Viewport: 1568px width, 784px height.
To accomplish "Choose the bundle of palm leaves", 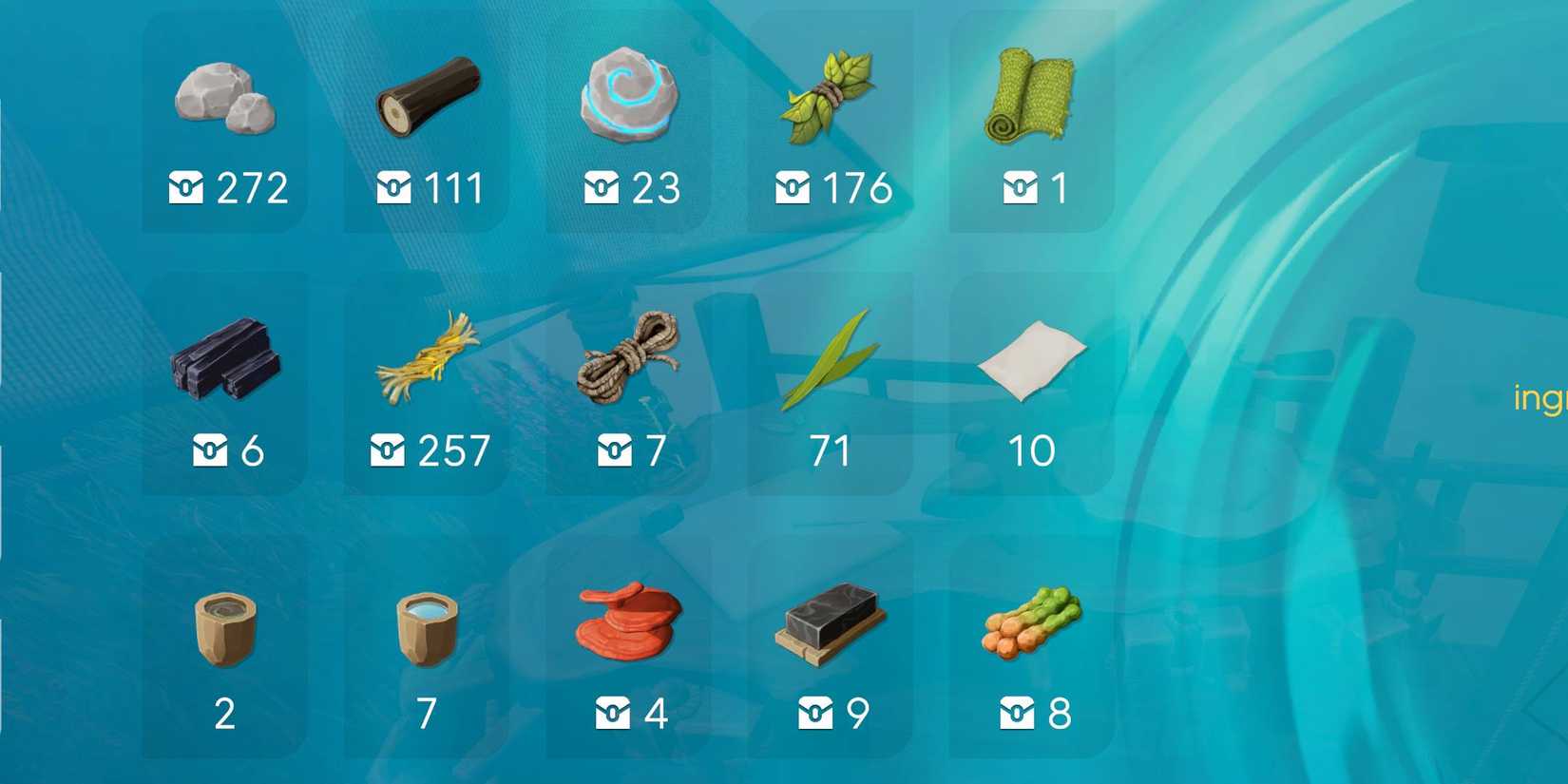I will [x=830, y=95].
